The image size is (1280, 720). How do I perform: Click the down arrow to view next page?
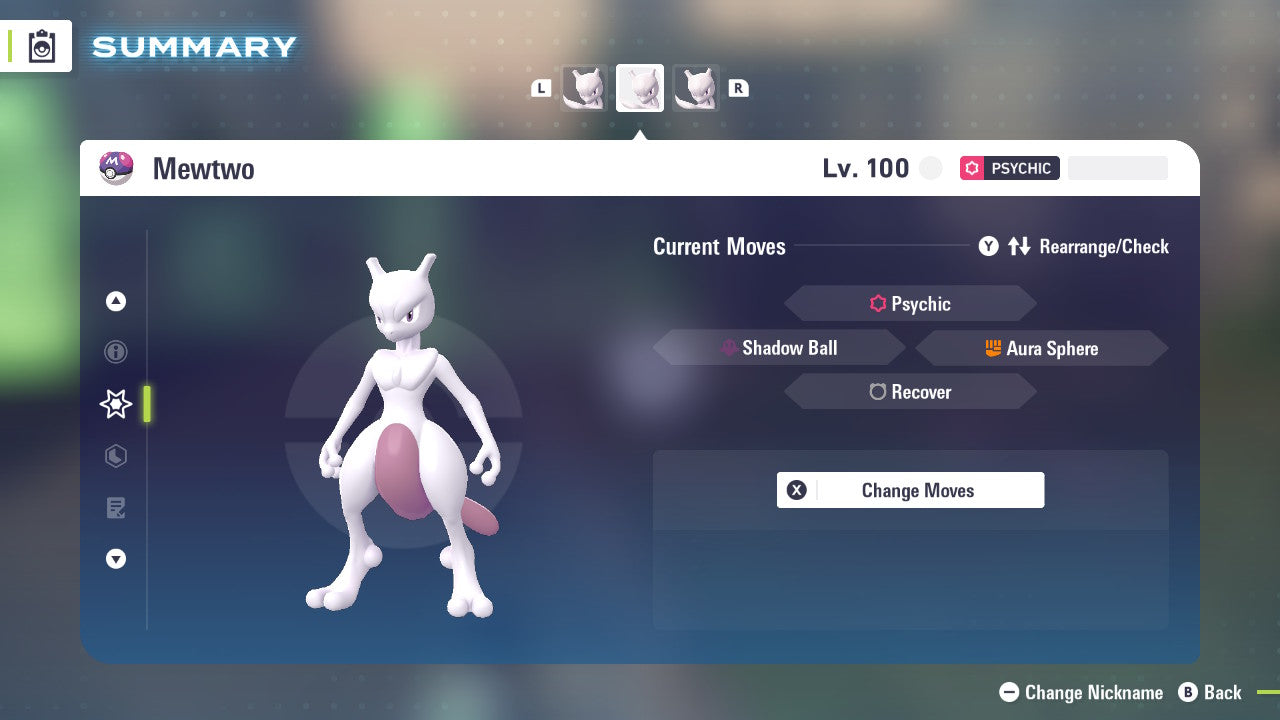(x=116, y=559)
